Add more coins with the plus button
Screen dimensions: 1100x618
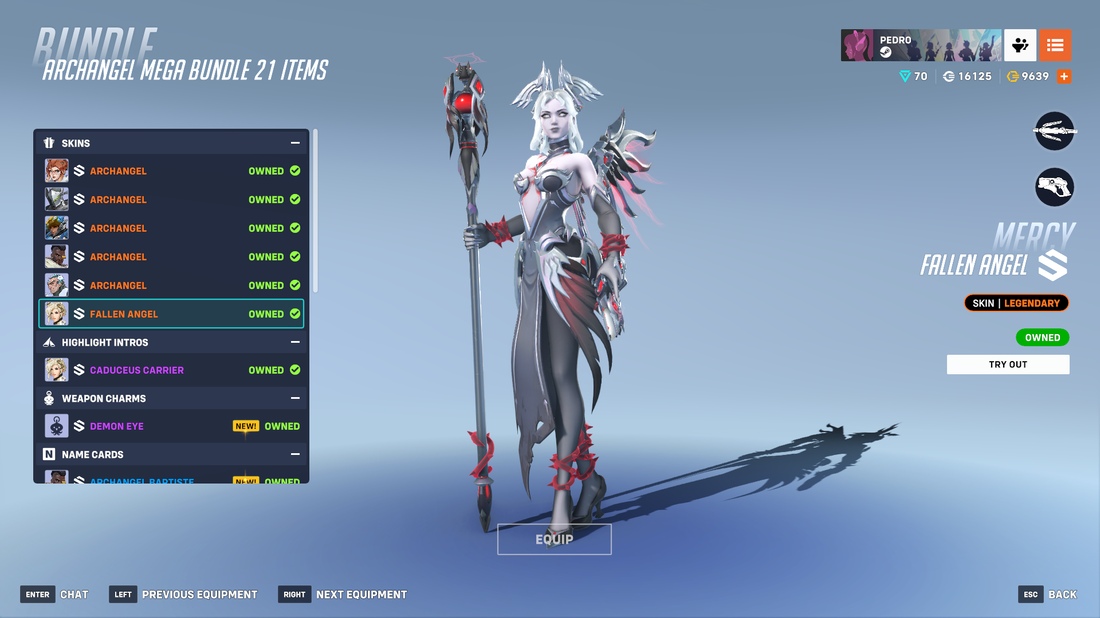[x=1064, y=76]
